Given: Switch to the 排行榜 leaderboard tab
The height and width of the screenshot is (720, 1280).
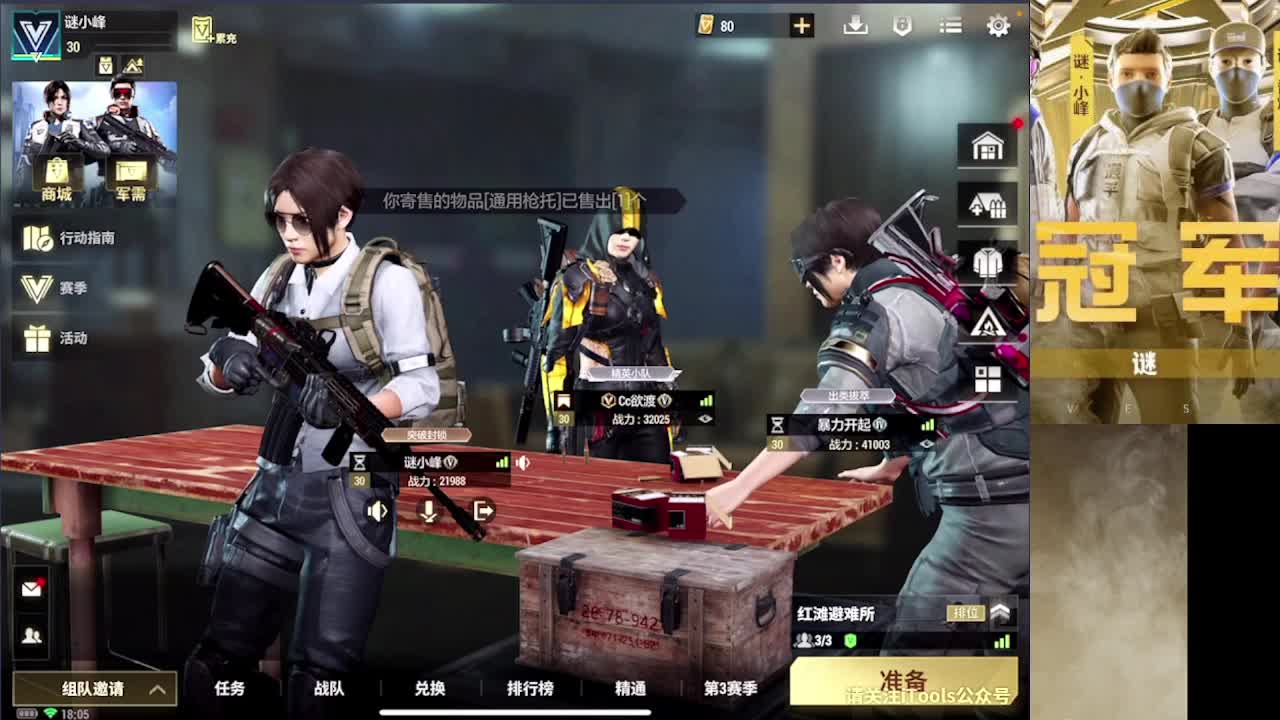Looking at the screenshot, I should (530, 689).
